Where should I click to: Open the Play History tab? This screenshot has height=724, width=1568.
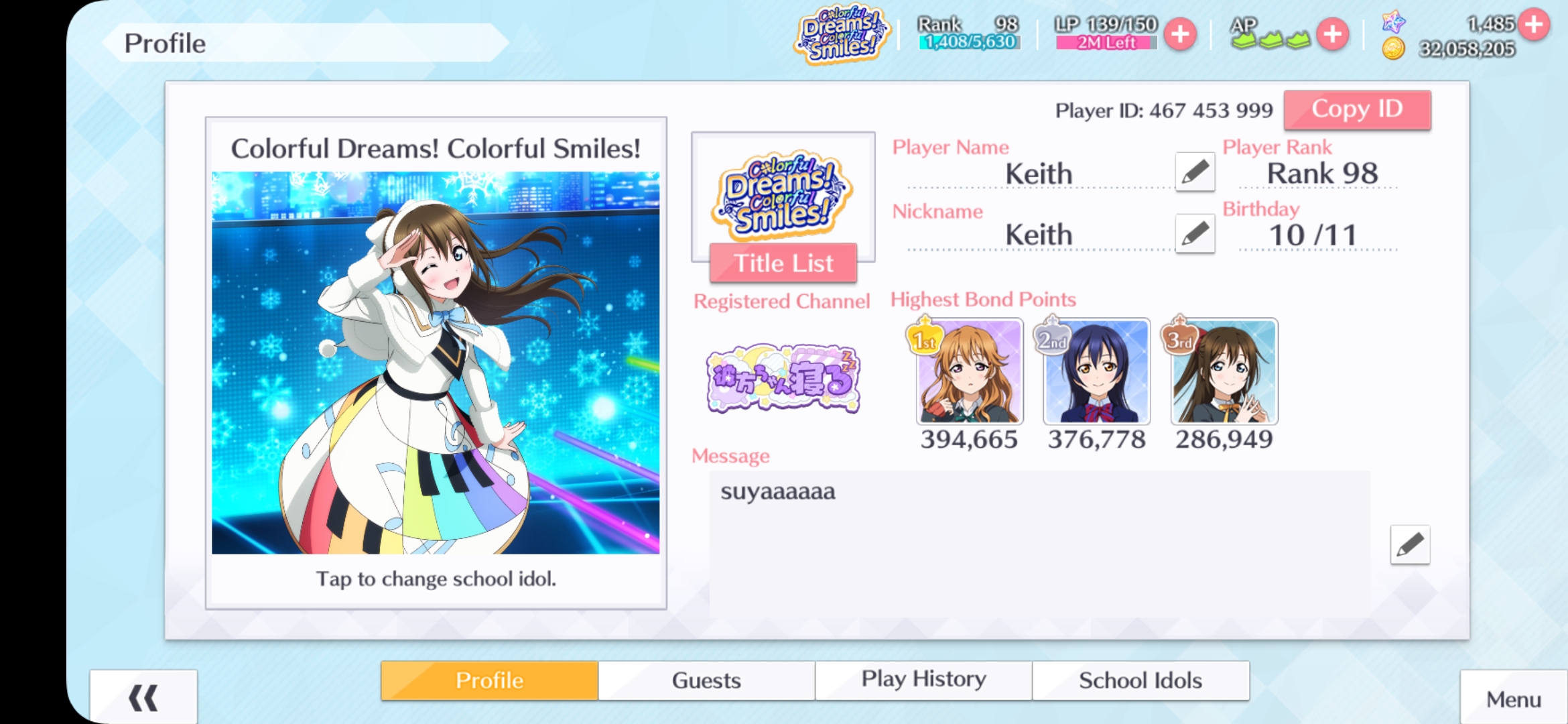point(923,680)
